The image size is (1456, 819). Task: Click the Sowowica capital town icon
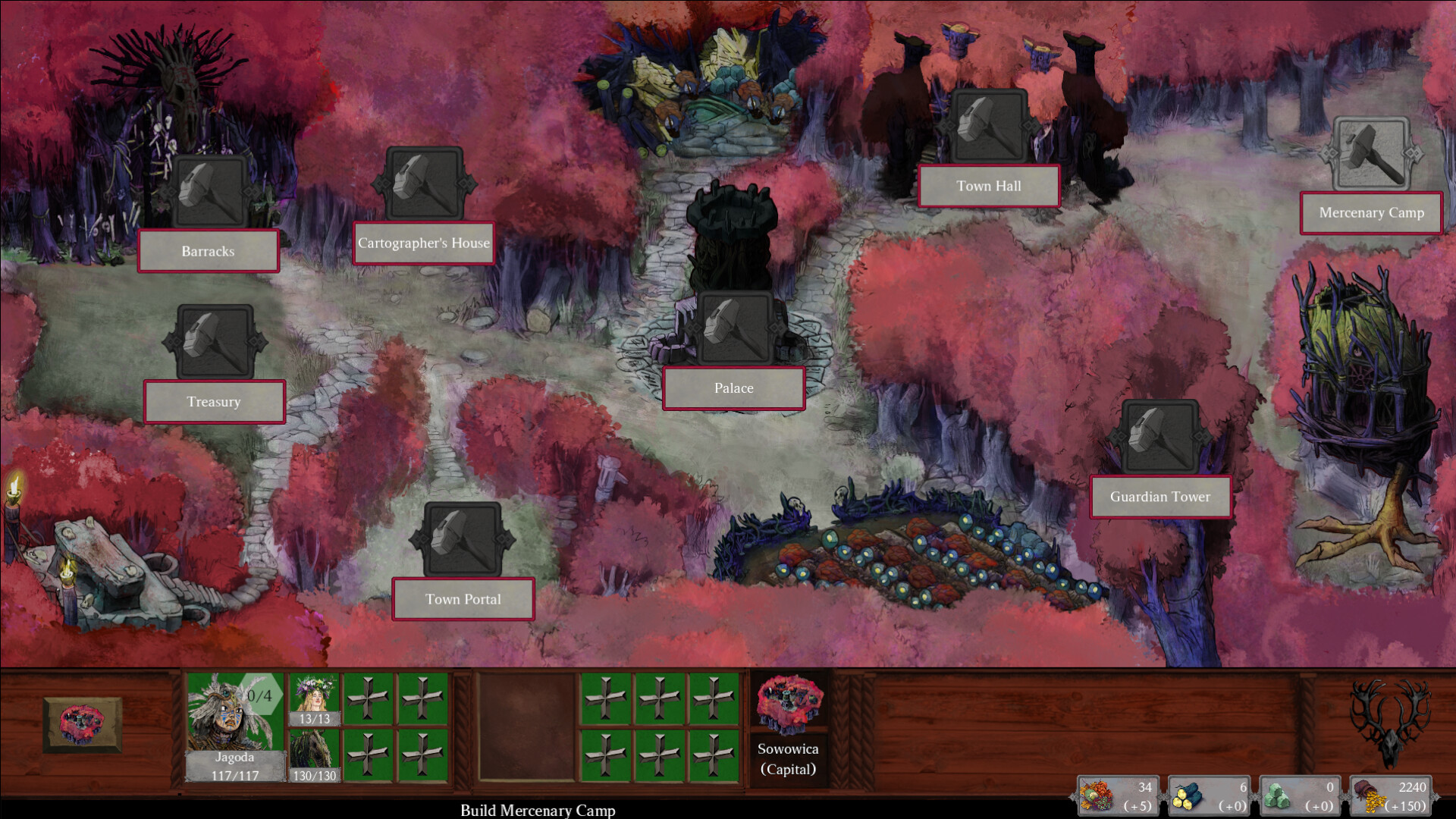coord(788,705)
